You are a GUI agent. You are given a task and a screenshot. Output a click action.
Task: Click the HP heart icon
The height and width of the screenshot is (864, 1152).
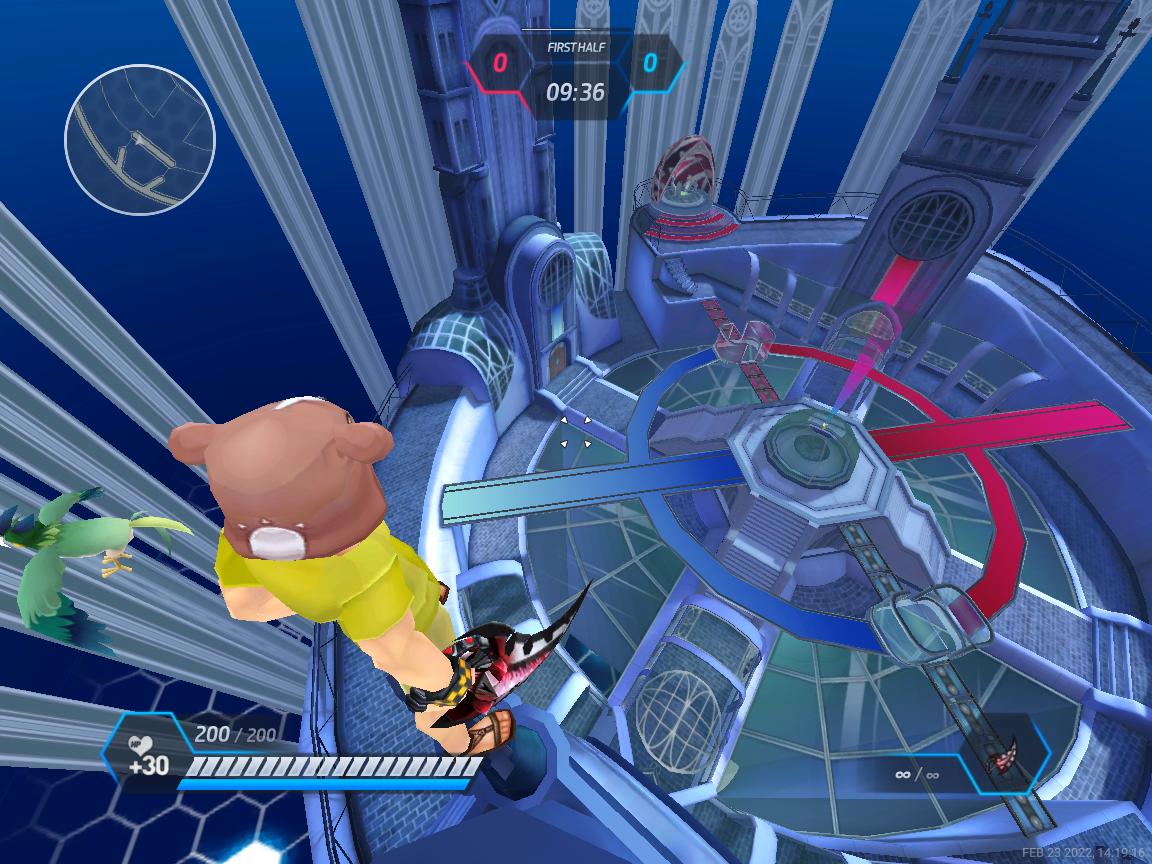[139, 745]
